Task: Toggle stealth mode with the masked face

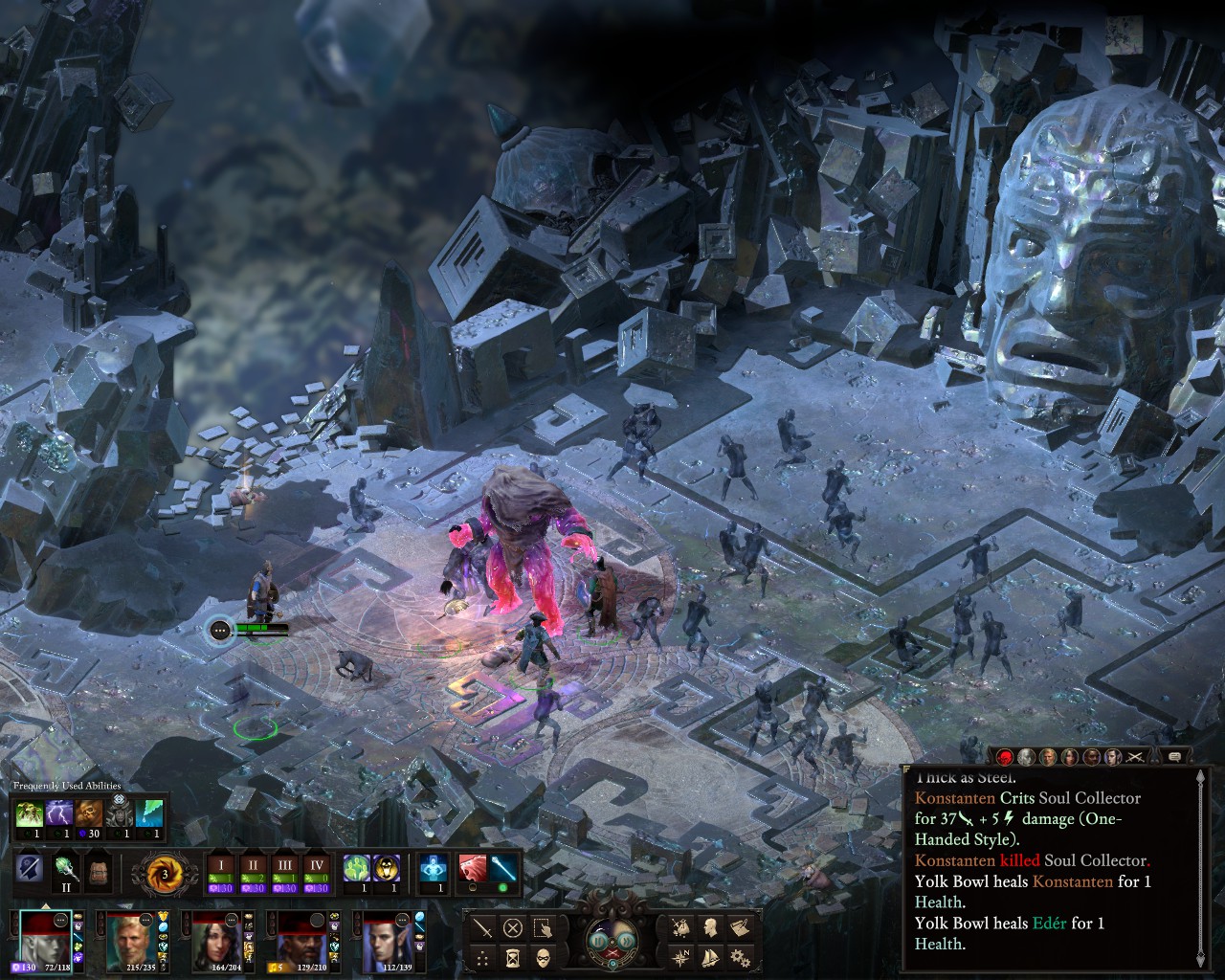Action: 543,956
